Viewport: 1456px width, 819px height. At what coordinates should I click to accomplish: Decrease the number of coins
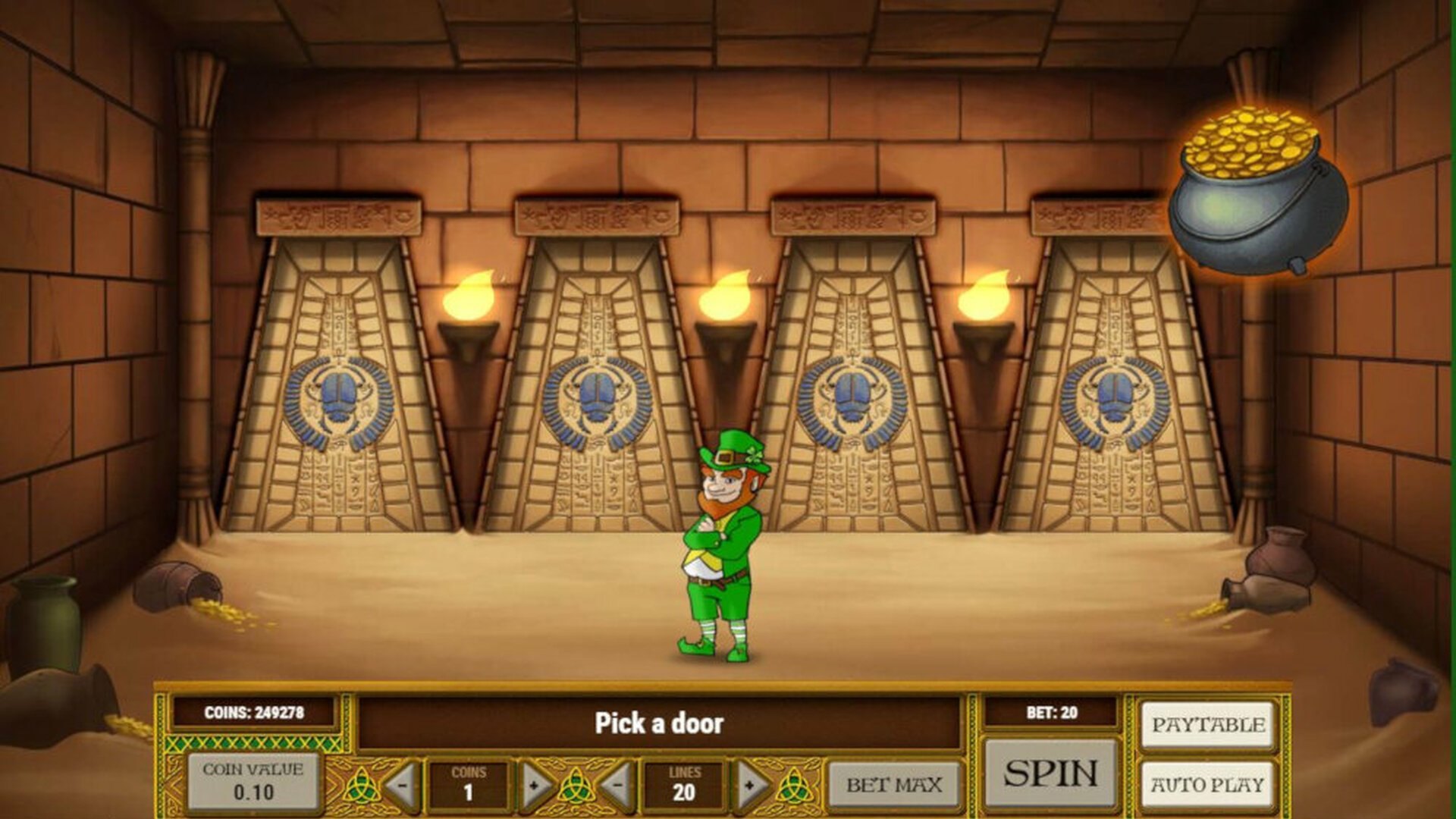click(402, 785)
